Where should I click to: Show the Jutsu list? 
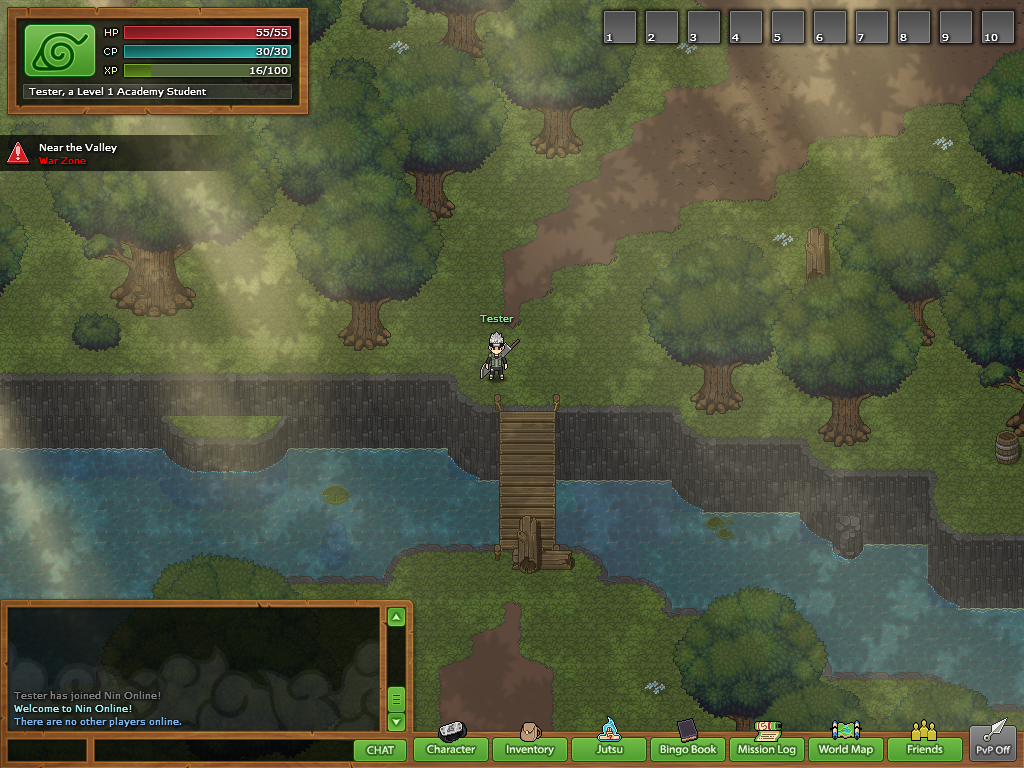[x=609, y=748]
